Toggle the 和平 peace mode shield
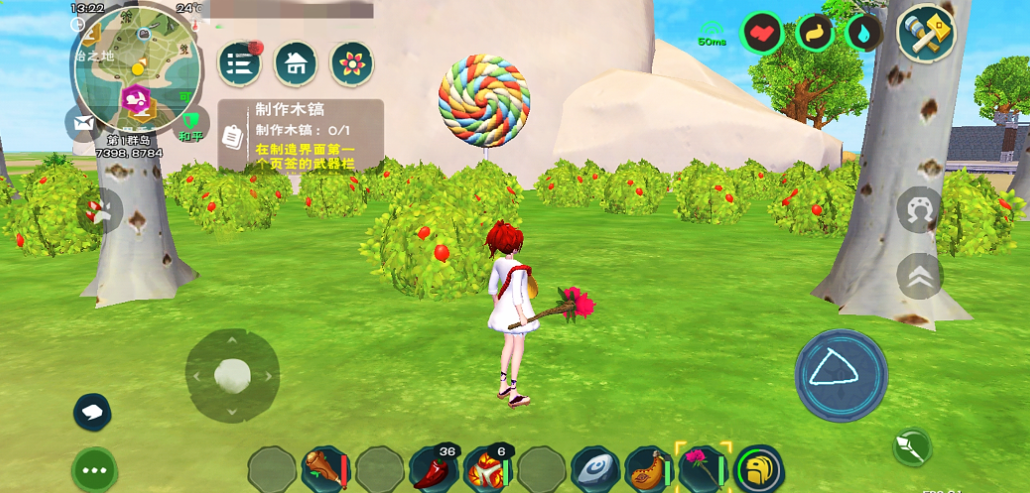Screen dimensions: 1030x493 click(x=188, y=125)
